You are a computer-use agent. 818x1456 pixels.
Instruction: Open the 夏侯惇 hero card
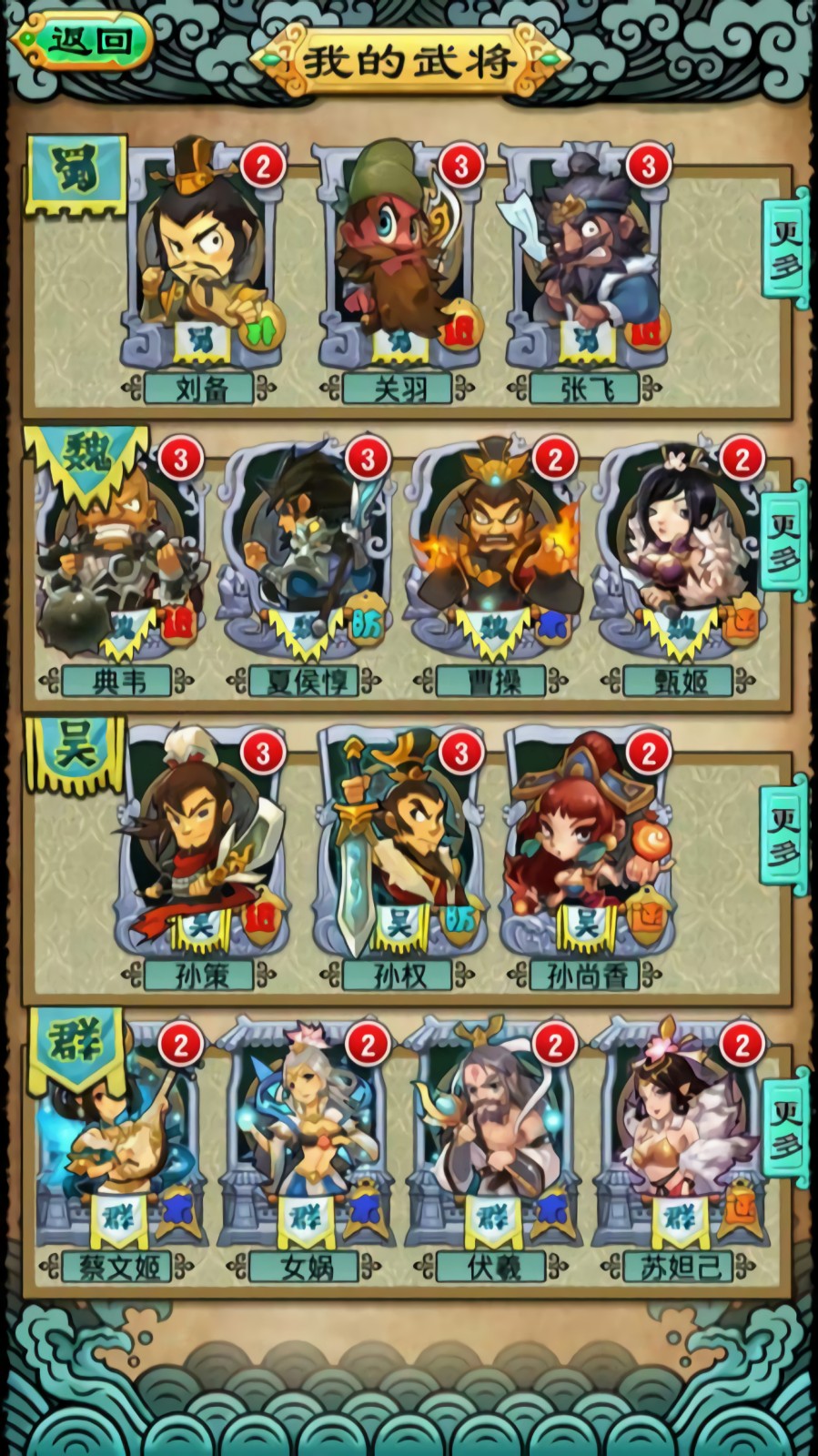tap(308, 560)
